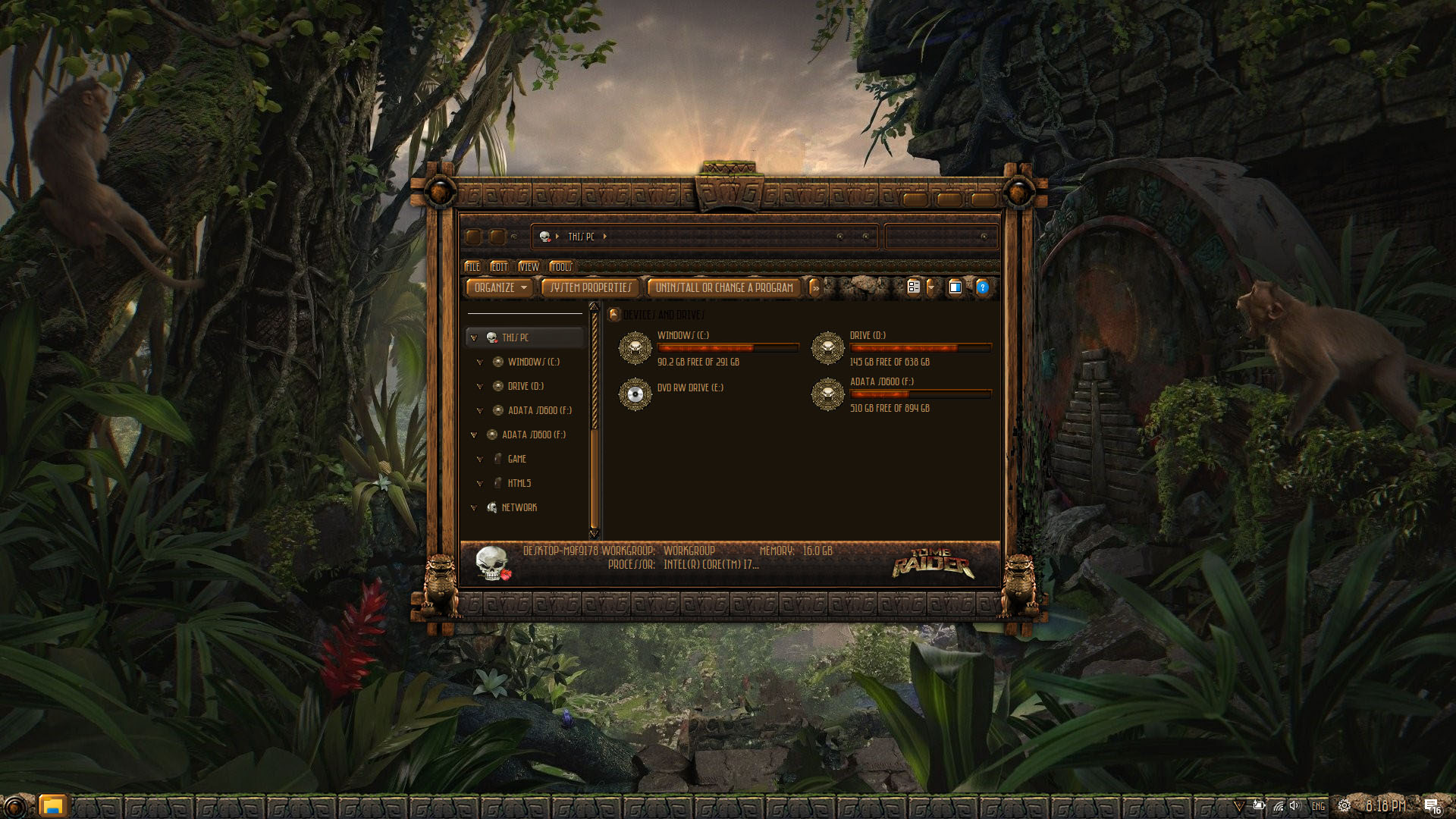The width and height of the screenshot is (1456, 819).
Task: Open the Tools menu
Action: pyautogui.click(x=560, y=267)
